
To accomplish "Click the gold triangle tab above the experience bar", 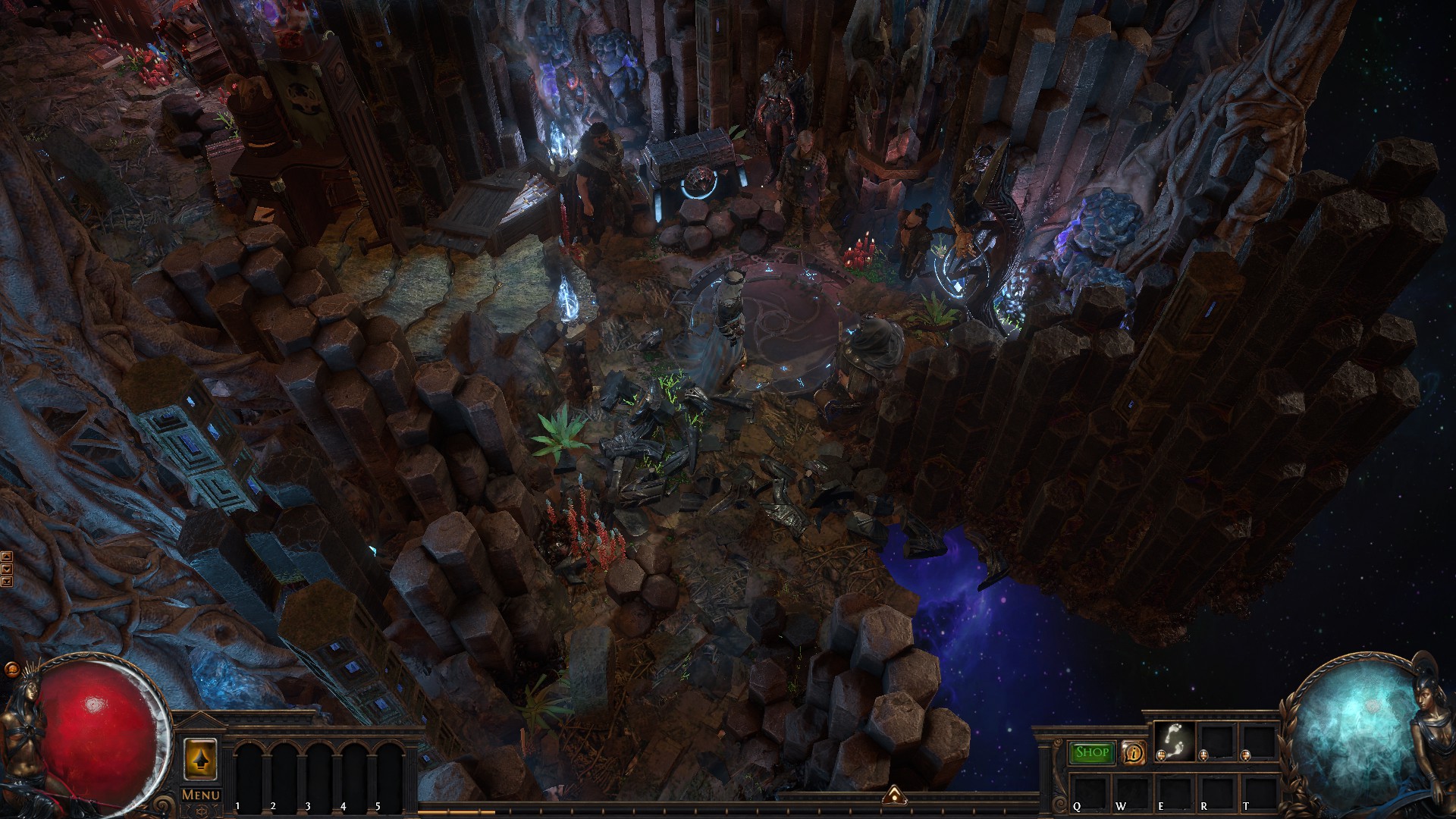I will tap(894, 795).
